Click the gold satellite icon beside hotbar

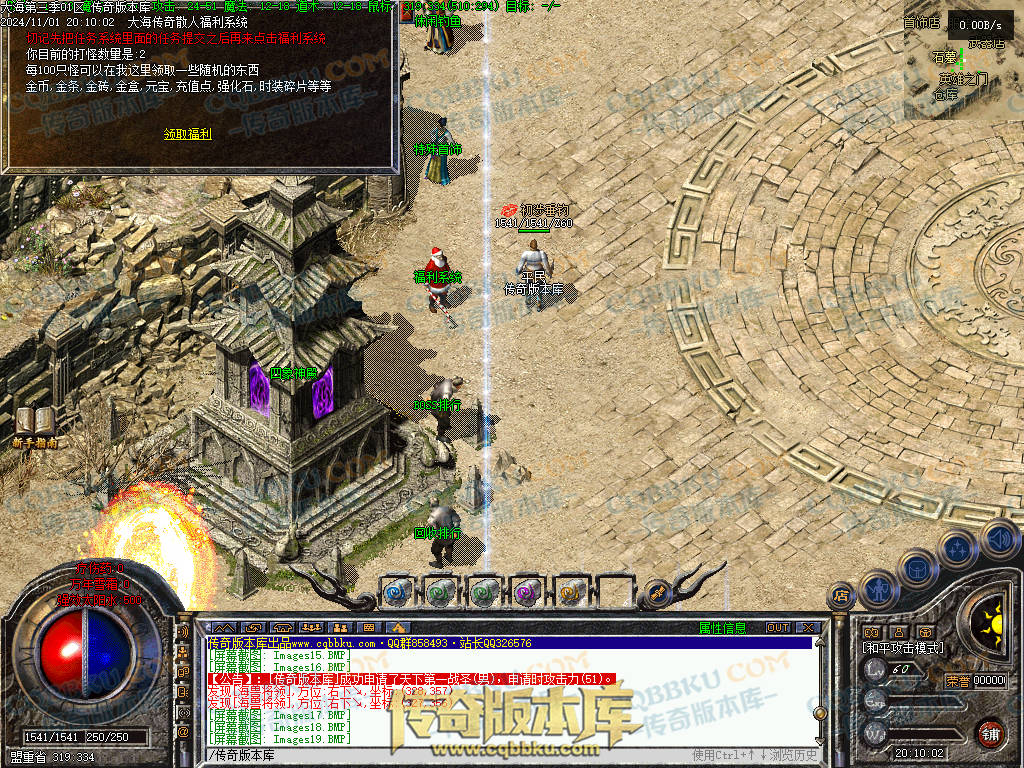click(x=657, y=591)
